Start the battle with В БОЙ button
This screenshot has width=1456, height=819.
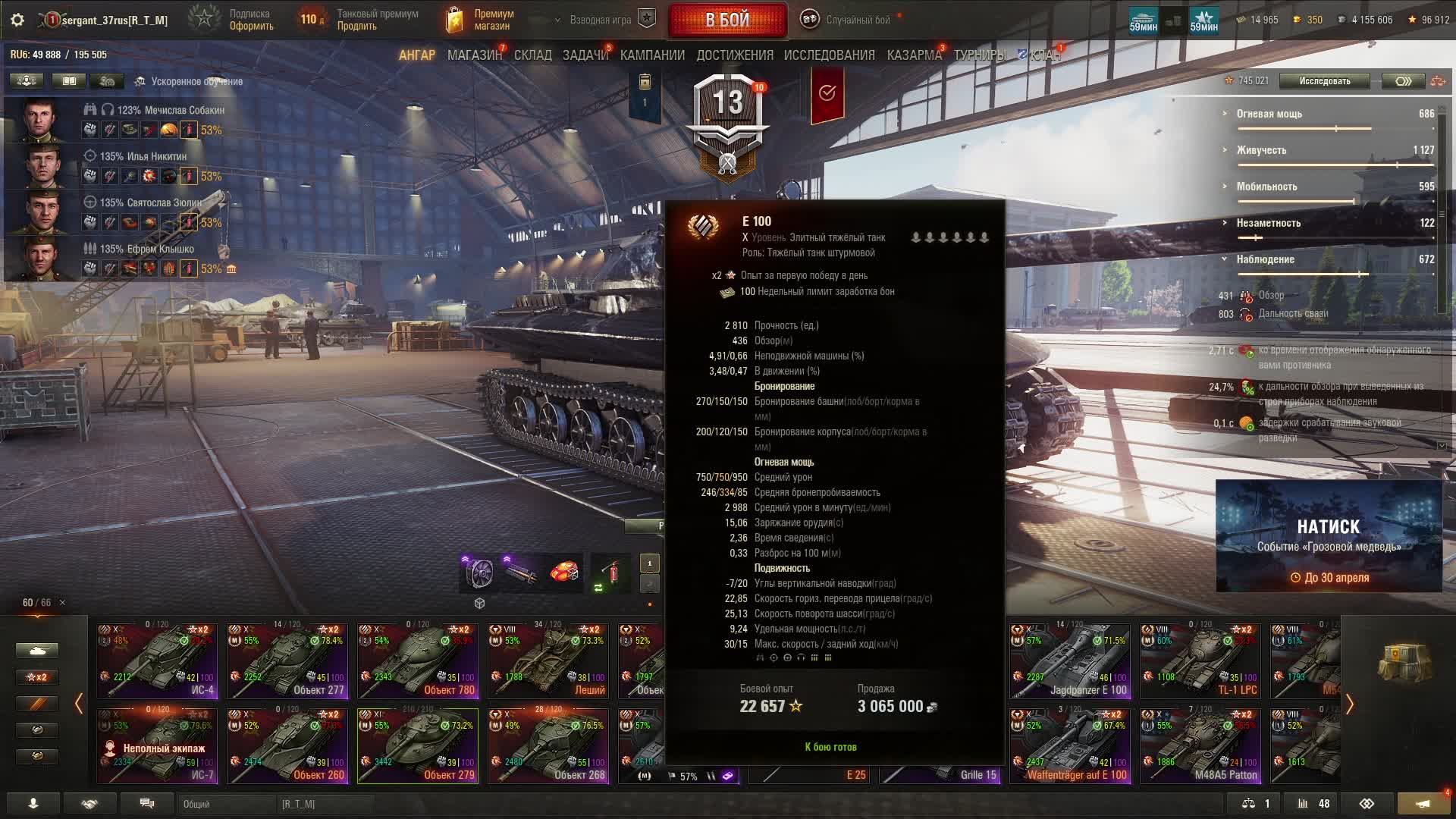pos(727,20)
